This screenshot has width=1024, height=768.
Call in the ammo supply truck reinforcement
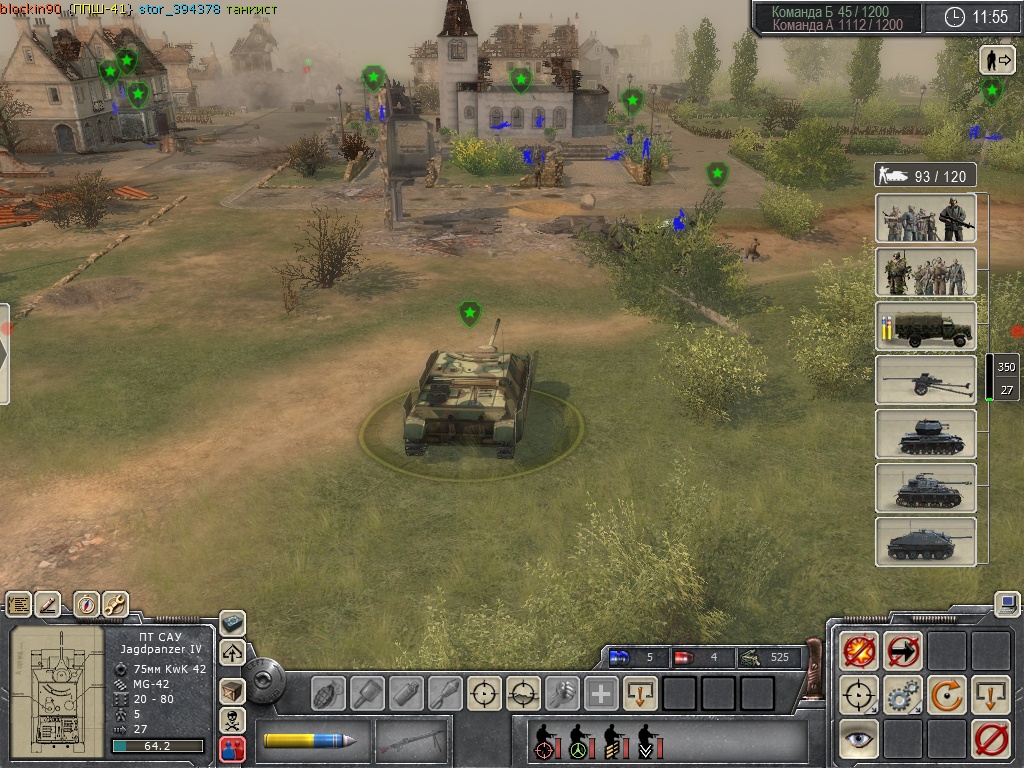(926, 326)
